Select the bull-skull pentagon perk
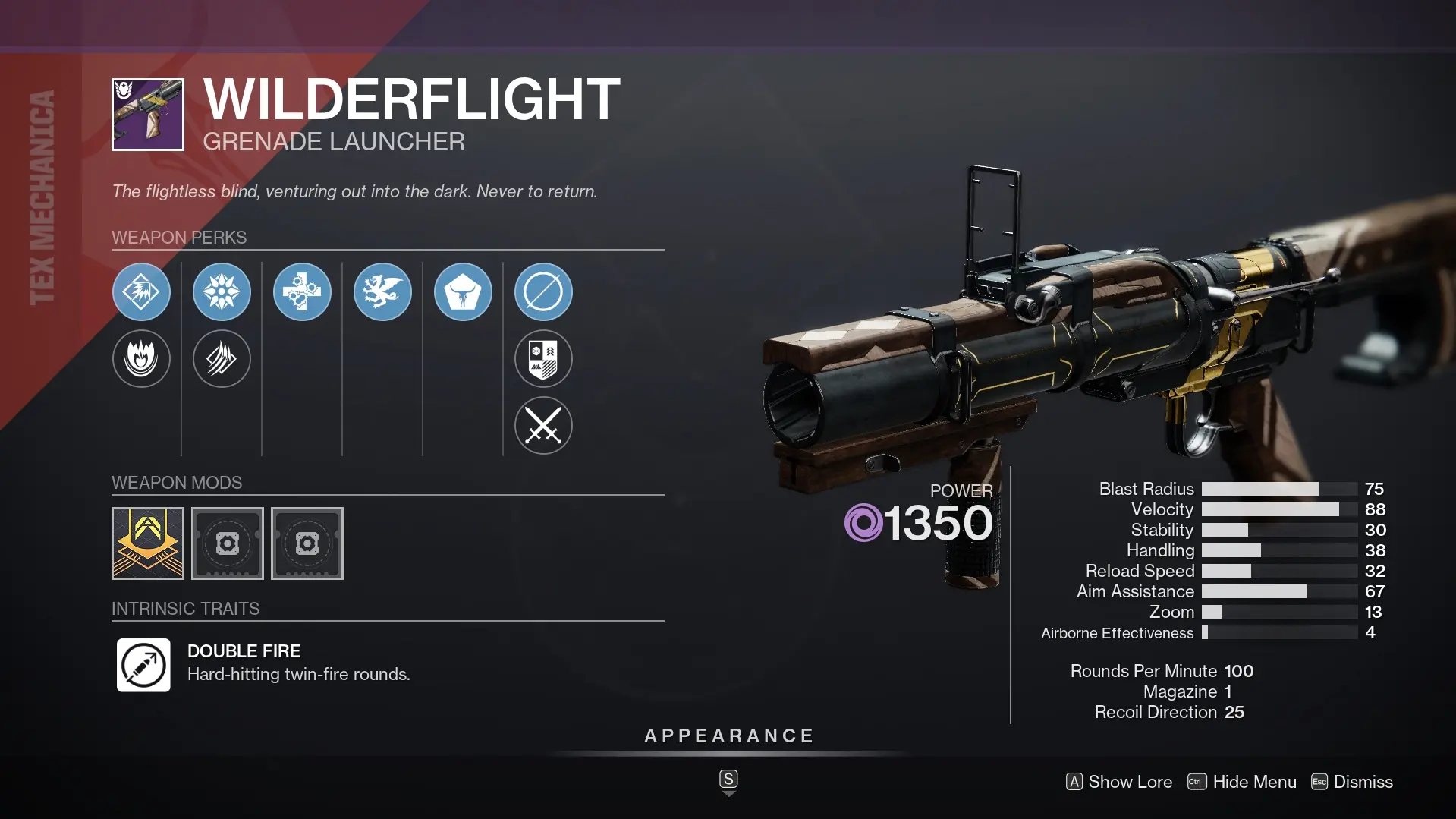 pos(464,291)
